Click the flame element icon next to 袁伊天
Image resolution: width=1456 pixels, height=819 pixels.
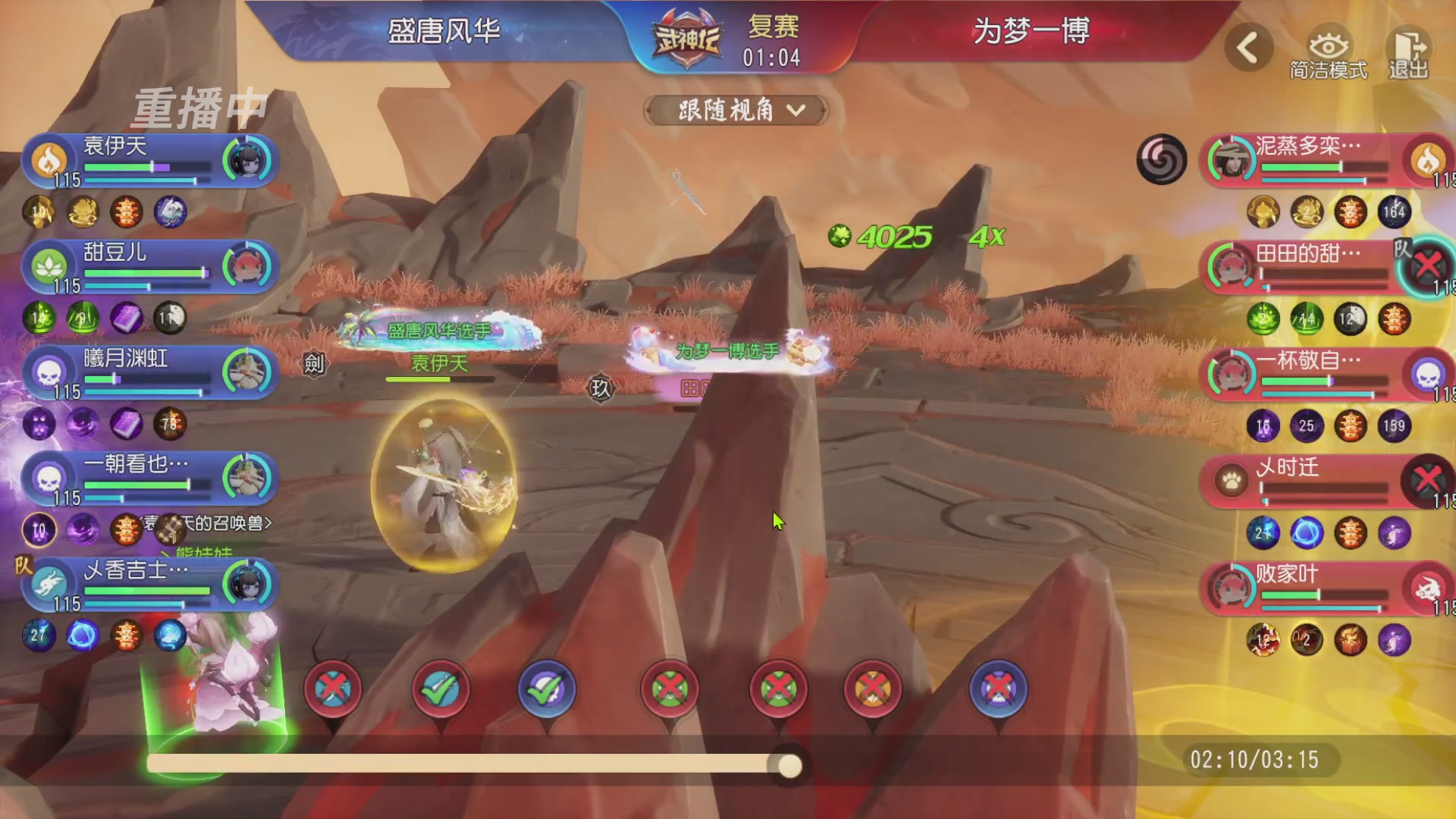[50, 159]
